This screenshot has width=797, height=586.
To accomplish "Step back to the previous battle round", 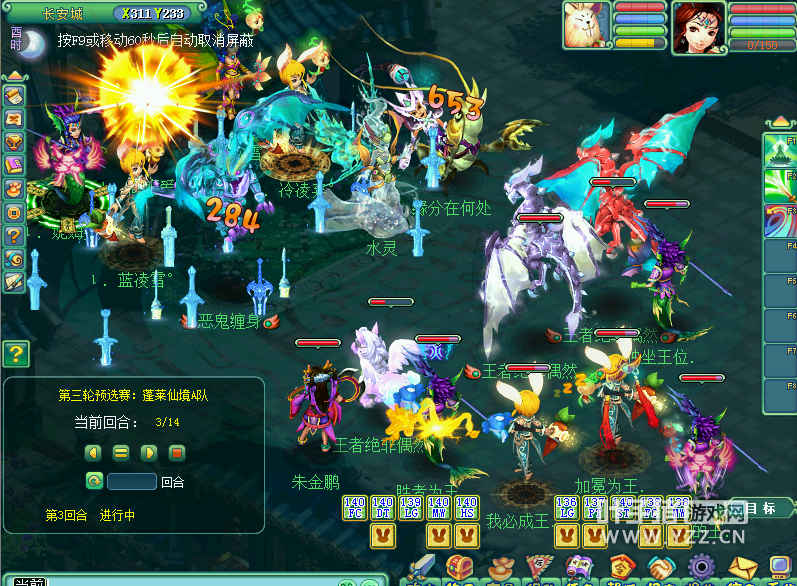I will [94, 452].
